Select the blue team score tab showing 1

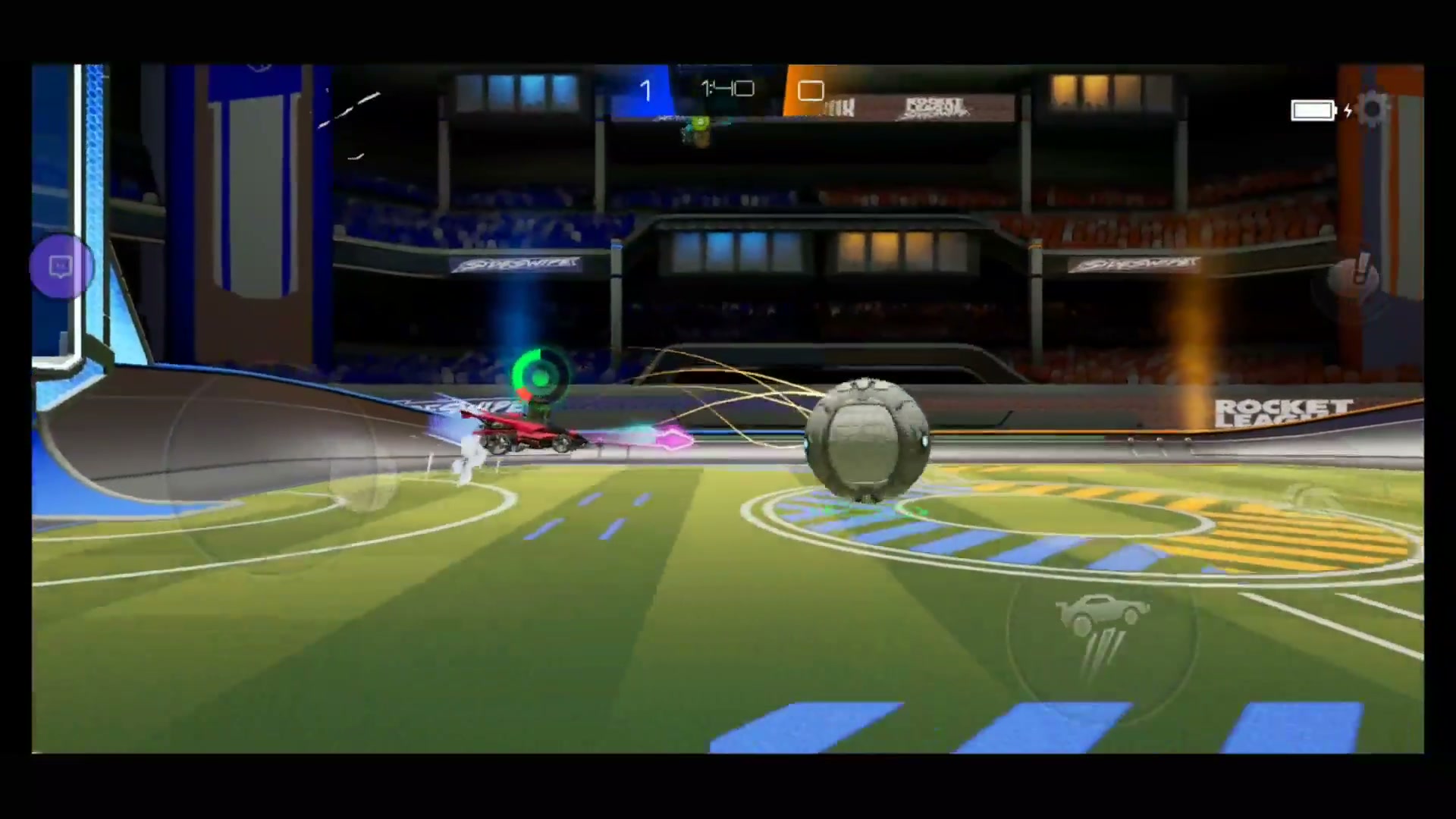click(x=646, y=91)
